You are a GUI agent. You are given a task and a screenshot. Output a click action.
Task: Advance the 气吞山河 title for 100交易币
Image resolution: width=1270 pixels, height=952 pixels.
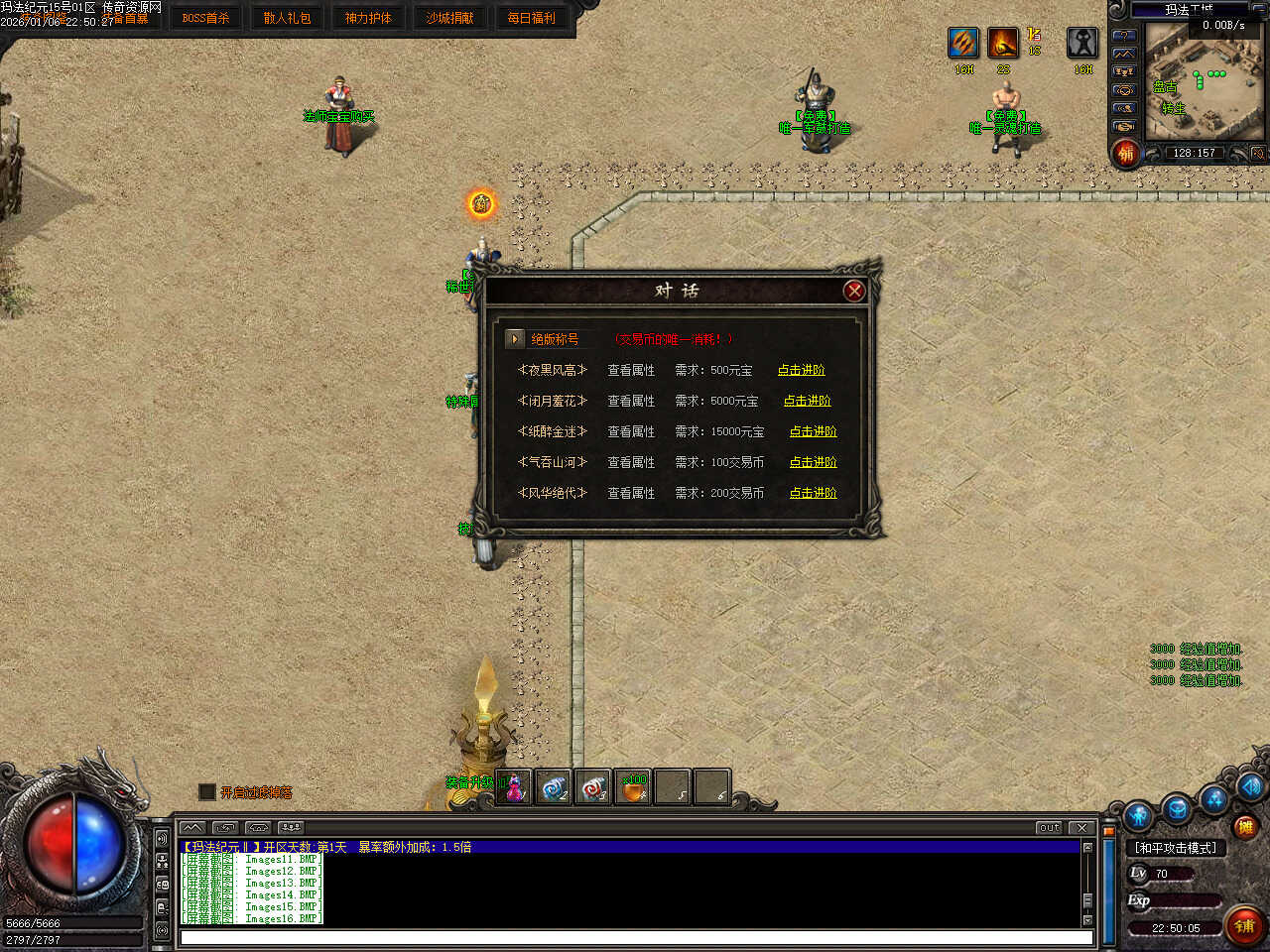(x=813, y=462)
